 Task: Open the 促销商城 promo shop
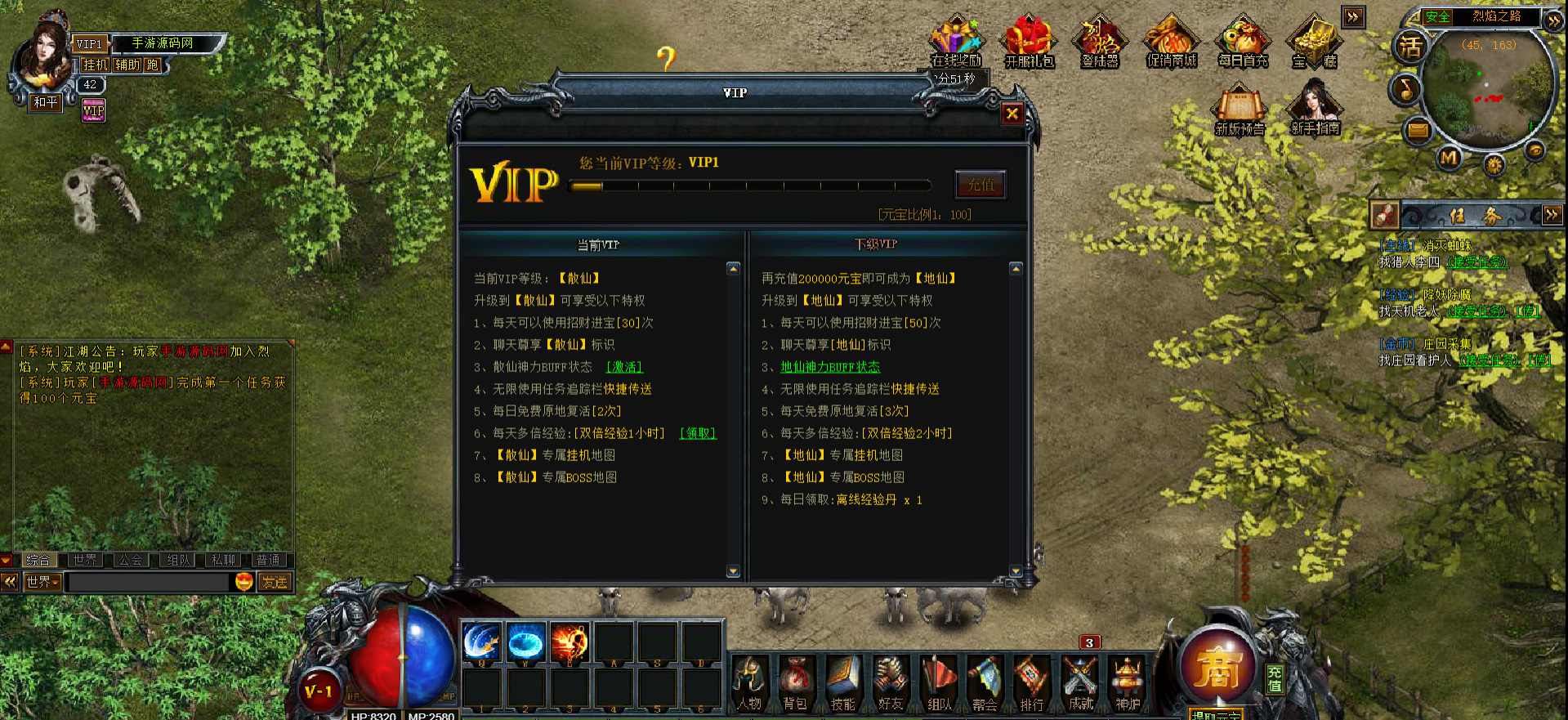click(1171, 42)
